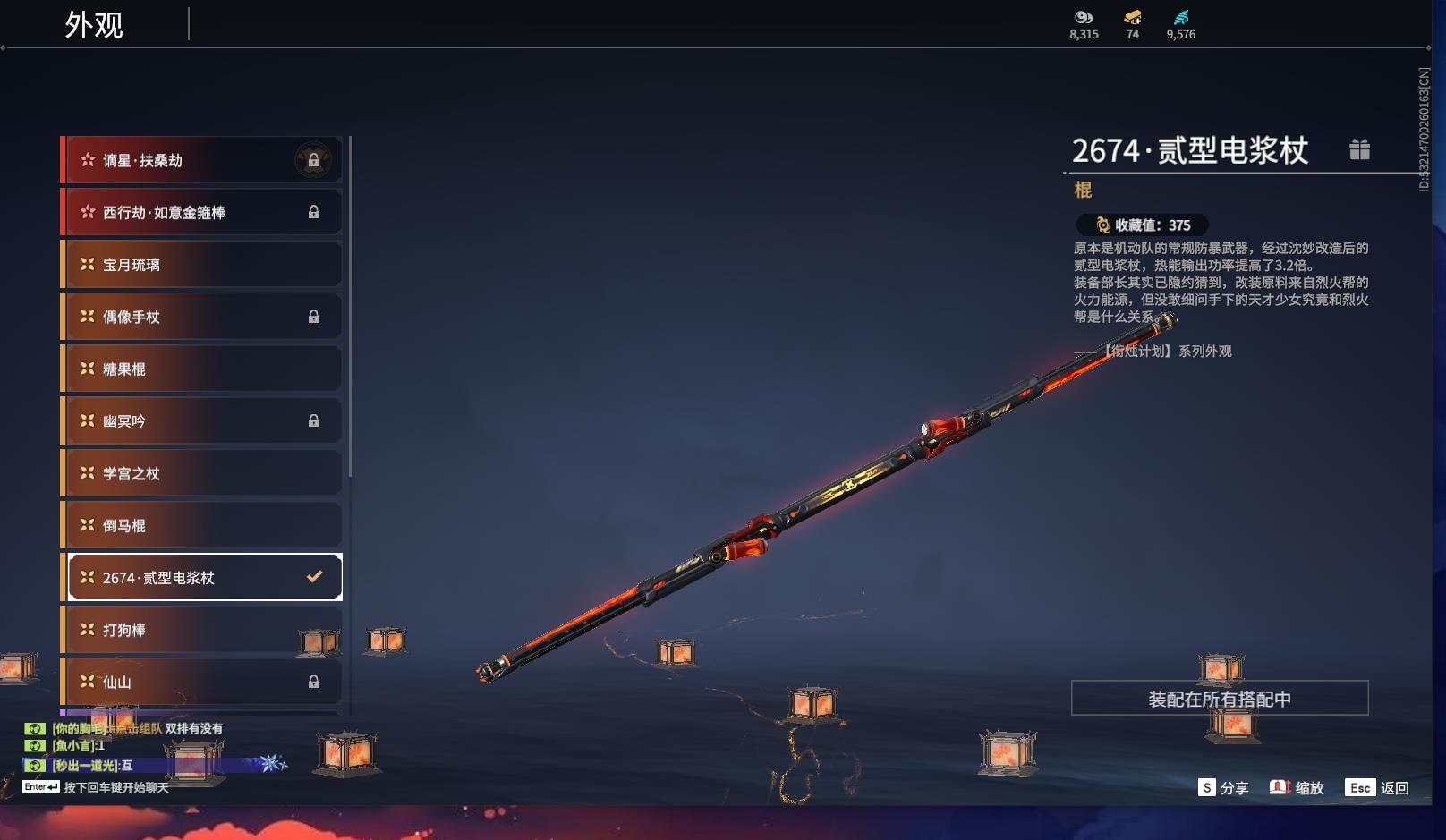Choose the 幽冥吟 skin entry
Image resolution: width=1446 pixels, height=840 pixels.
click(x=202, y=420)
